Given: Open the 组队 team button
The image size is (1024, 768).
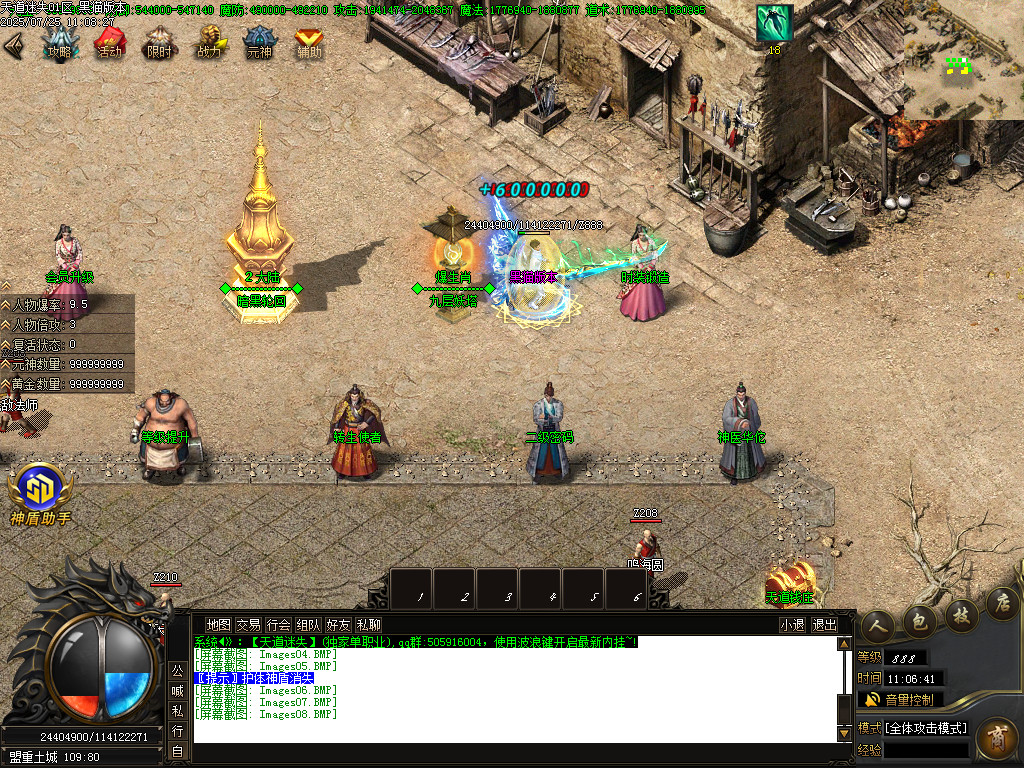Looking at the screenshot, I should 308,625.
